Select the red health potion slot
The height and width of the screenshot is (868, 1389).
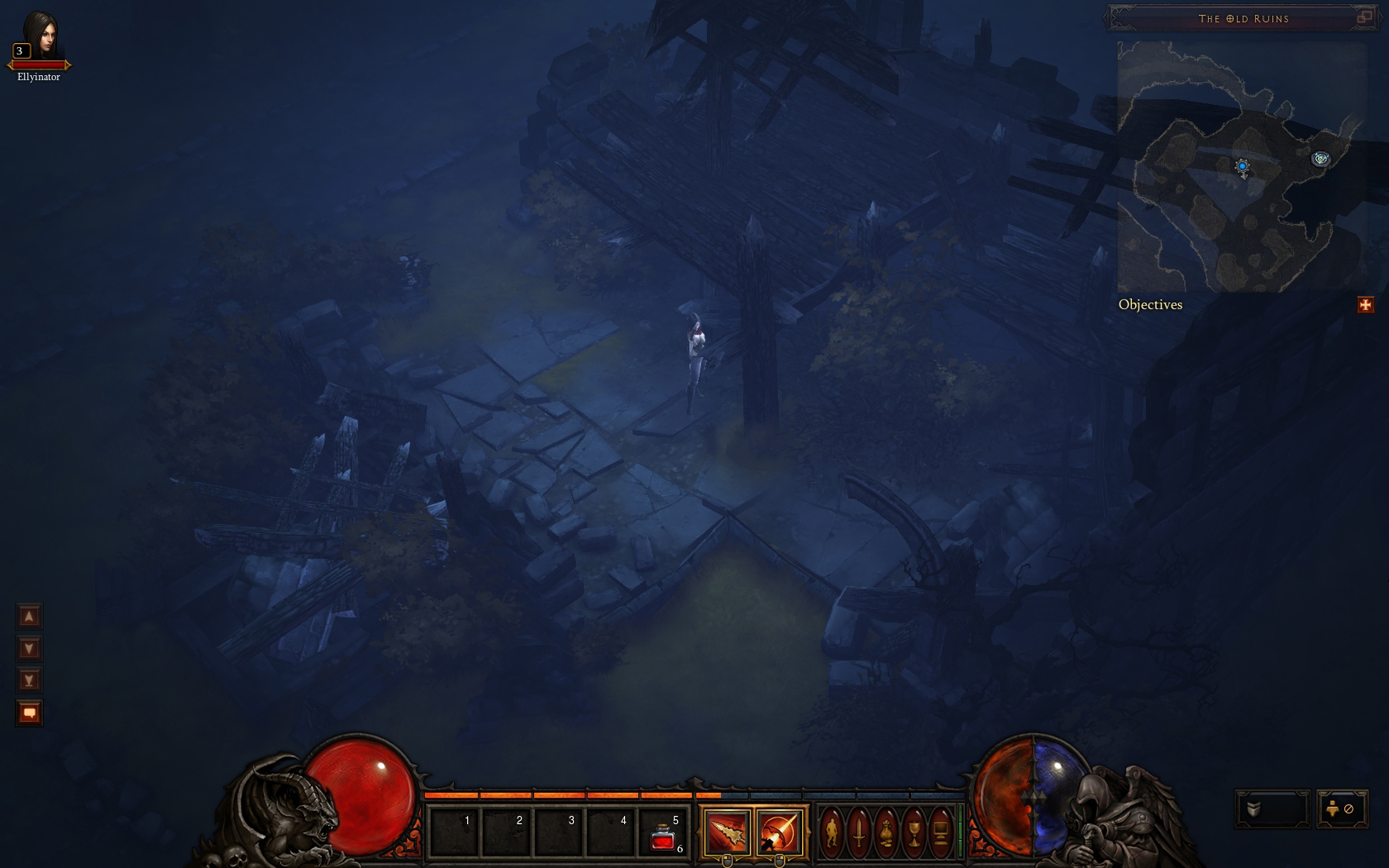click(x=663, y=833)
